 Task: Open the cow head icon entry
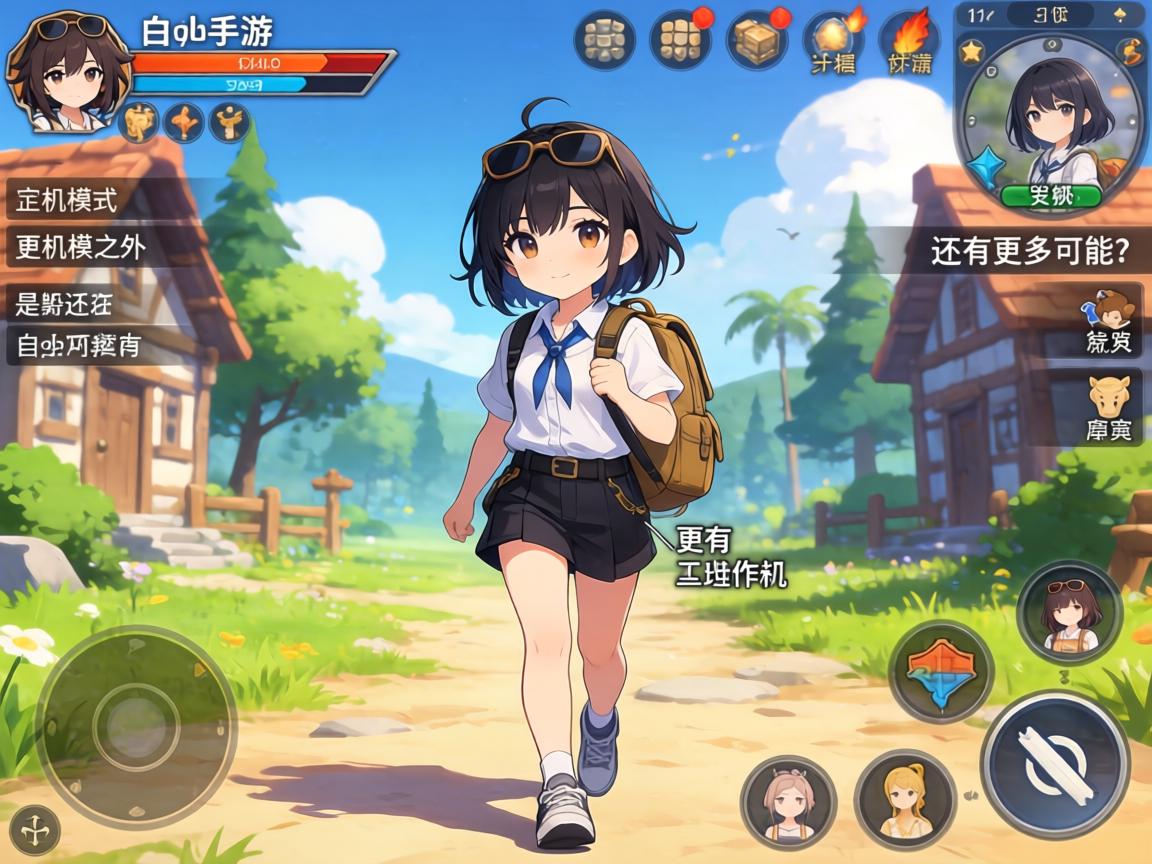coord(1108,410)
